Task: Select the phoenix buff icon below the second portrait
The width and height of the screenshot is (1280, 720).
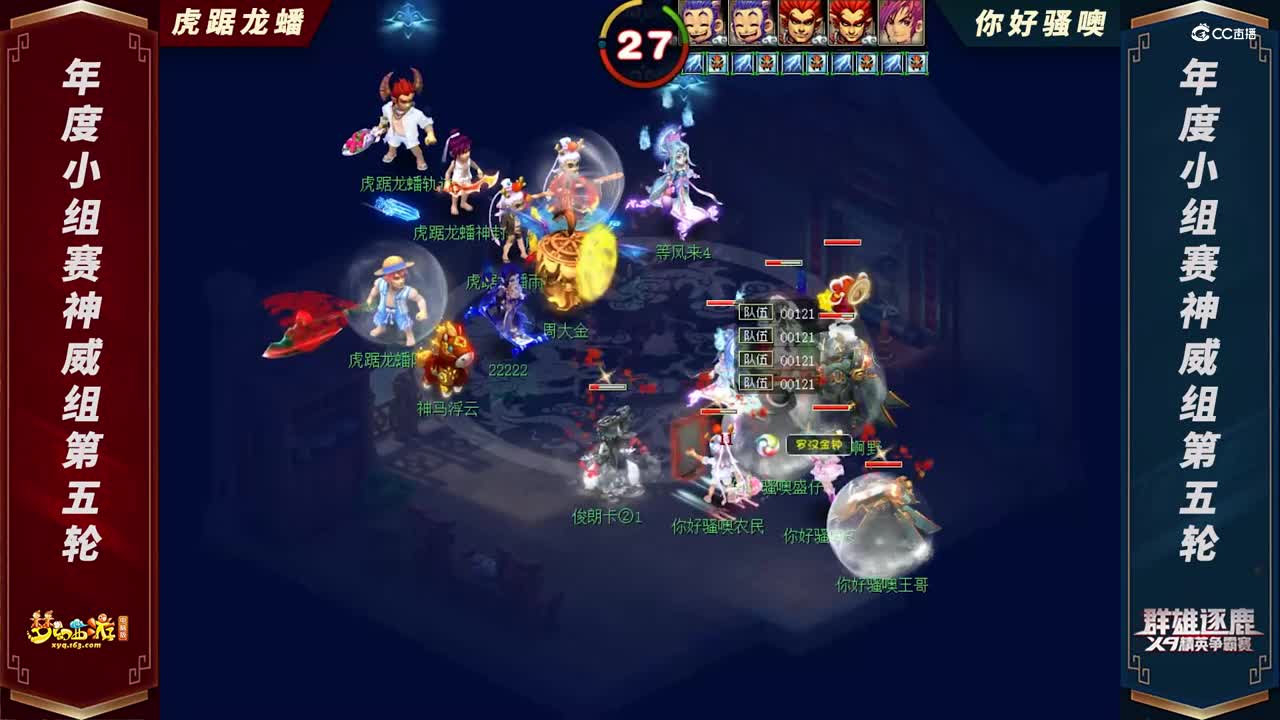Action: [x=767, y=63]
